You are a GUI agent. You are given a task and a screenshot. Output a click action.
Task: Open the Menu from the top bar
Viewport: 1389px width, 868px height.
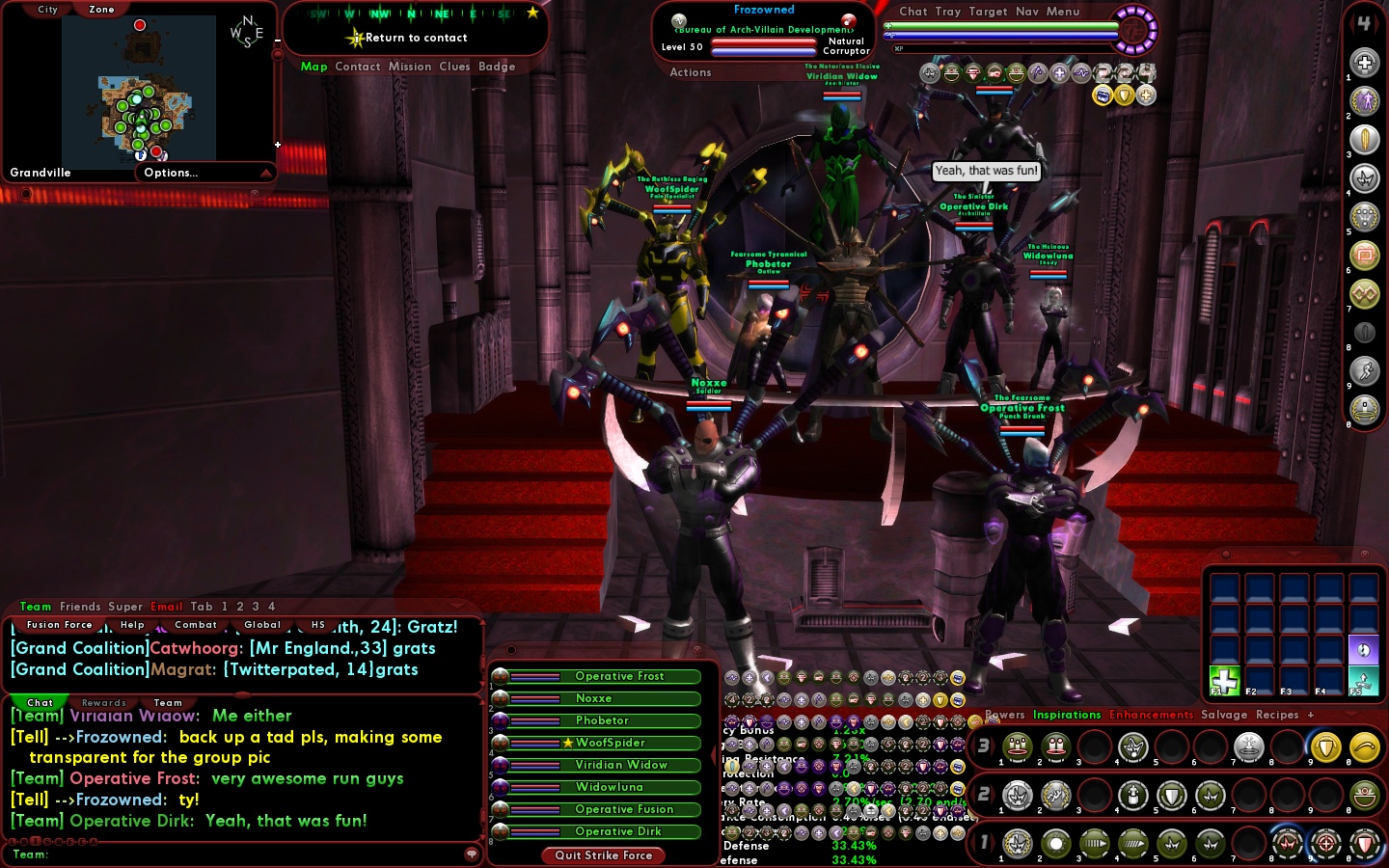(1063, 12)
